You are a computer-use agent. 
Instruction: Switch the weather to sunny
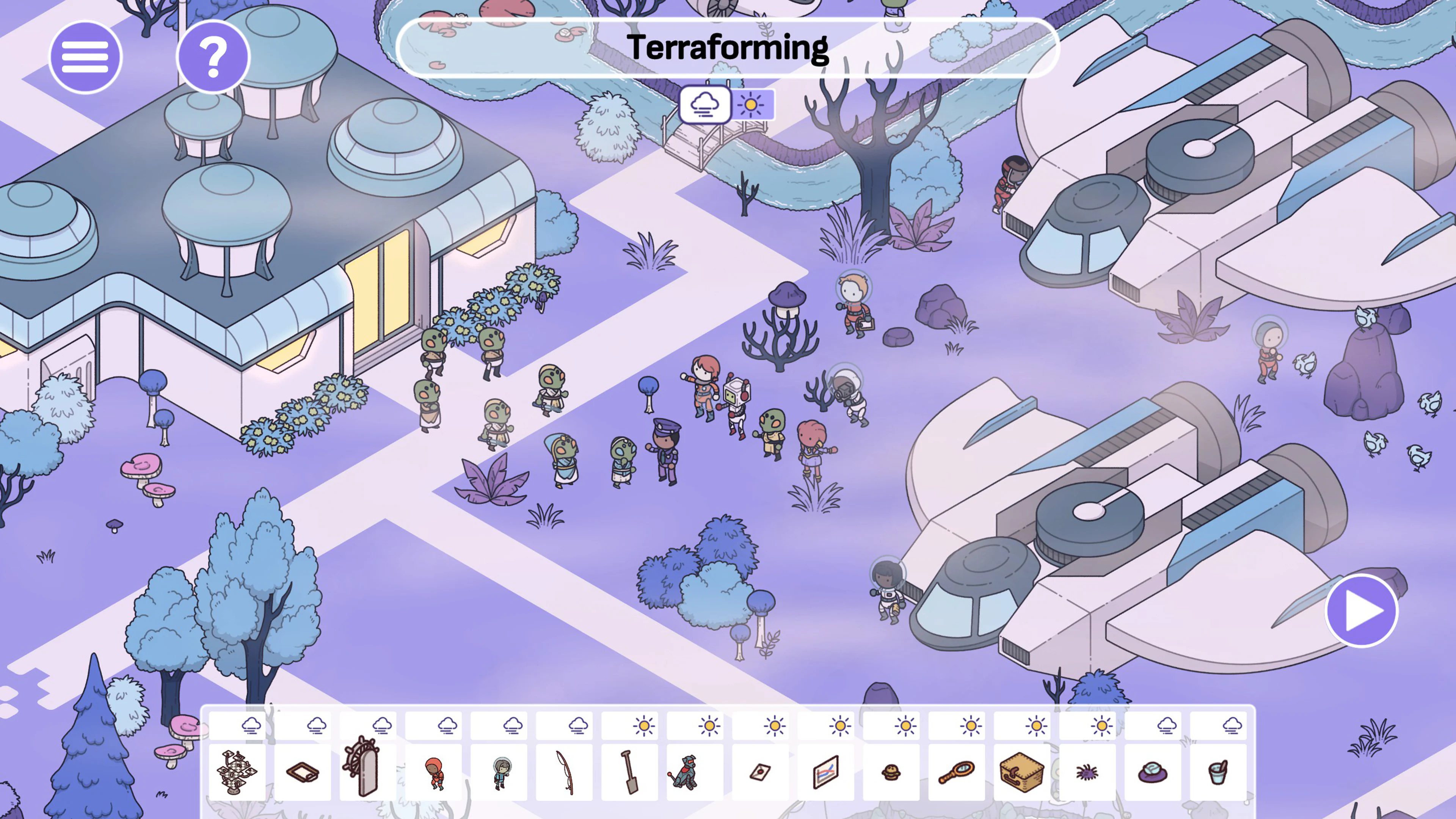(x=752, y=105)
